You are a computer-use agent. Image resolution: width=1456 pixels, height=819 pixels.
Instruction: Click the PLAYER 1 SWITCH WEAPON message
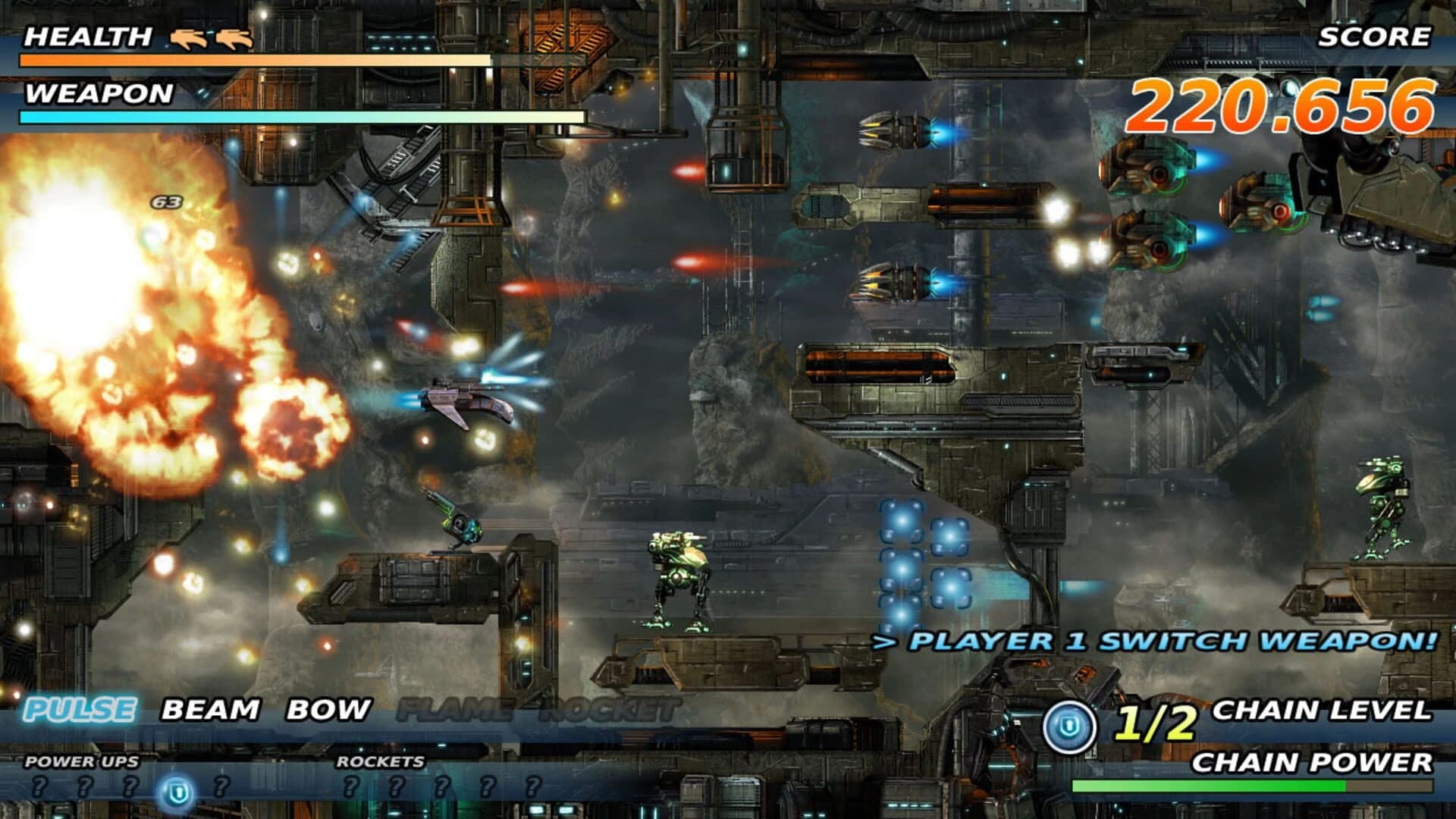(x=1153, y=642)
